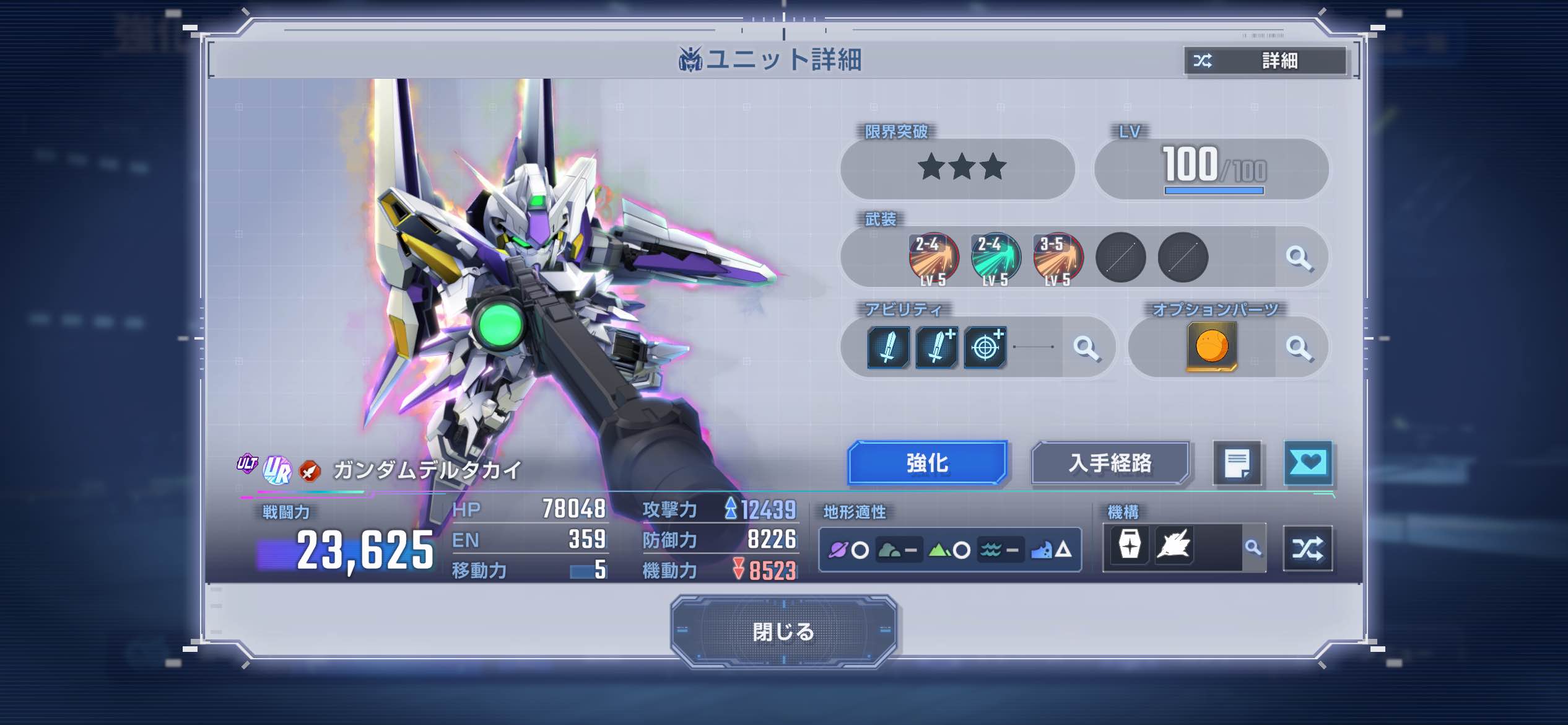Choose the targeting reticle ability icon

click(x=985, y=347)
